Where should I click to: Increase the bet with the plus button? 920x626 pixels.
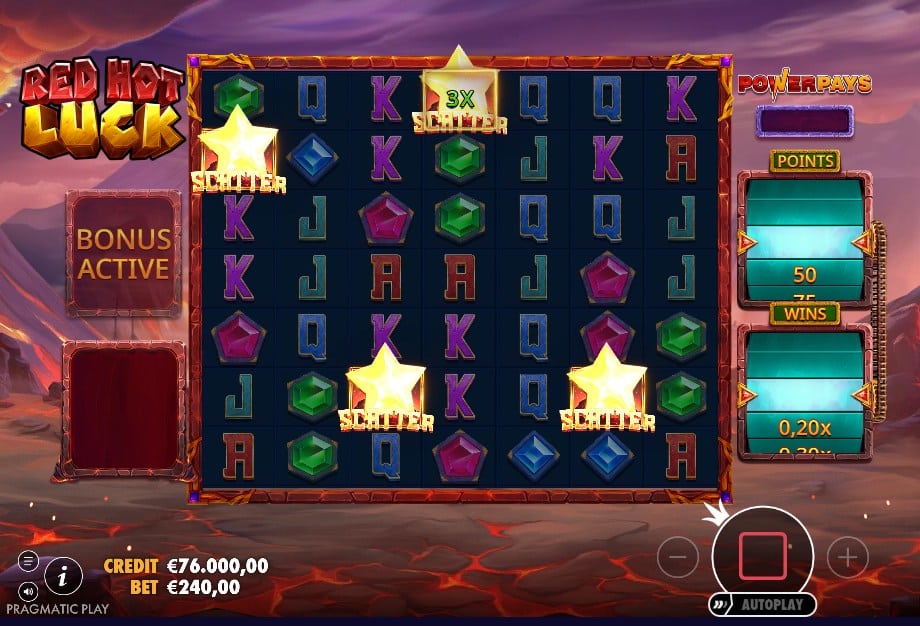coord(848,557)
